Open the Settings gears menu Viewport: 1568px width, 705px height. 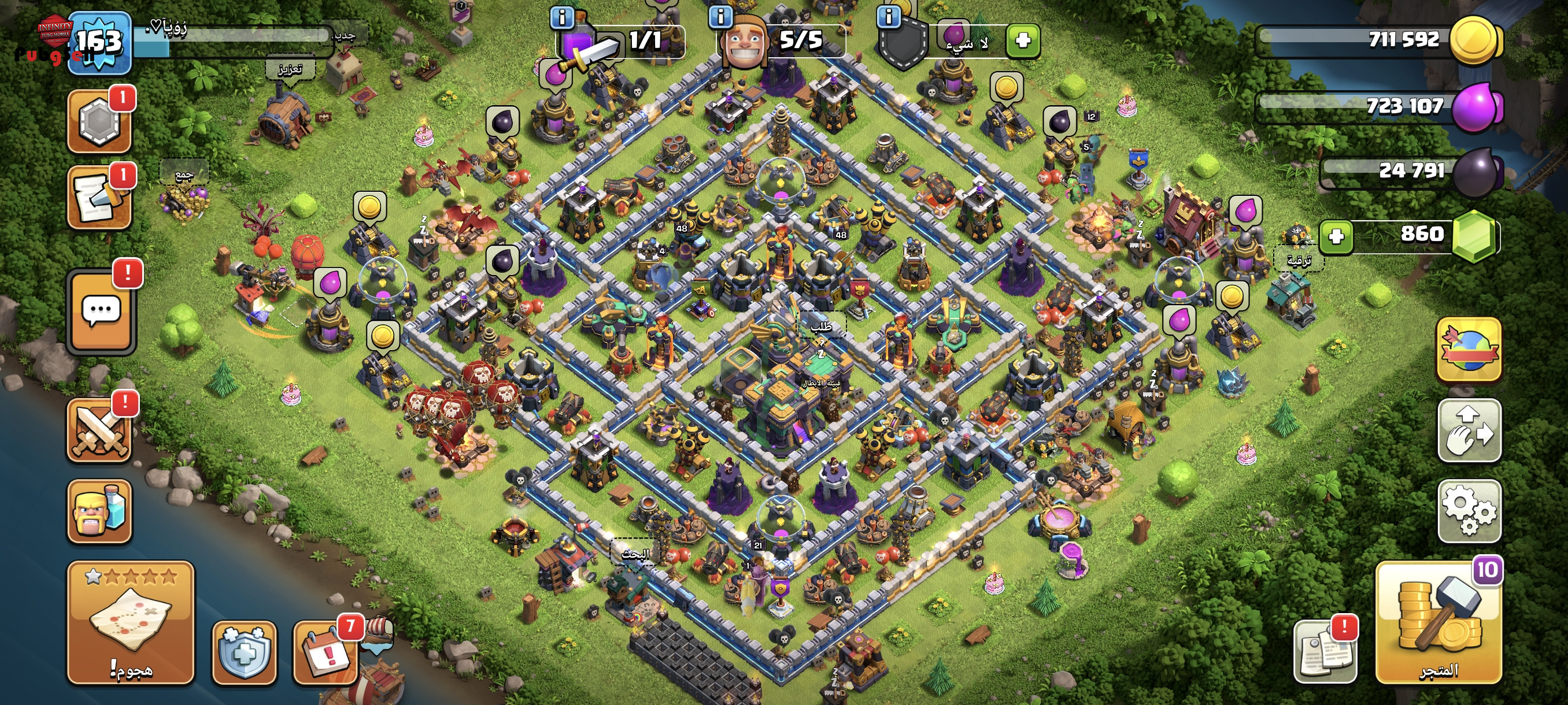coord(1469,511)
